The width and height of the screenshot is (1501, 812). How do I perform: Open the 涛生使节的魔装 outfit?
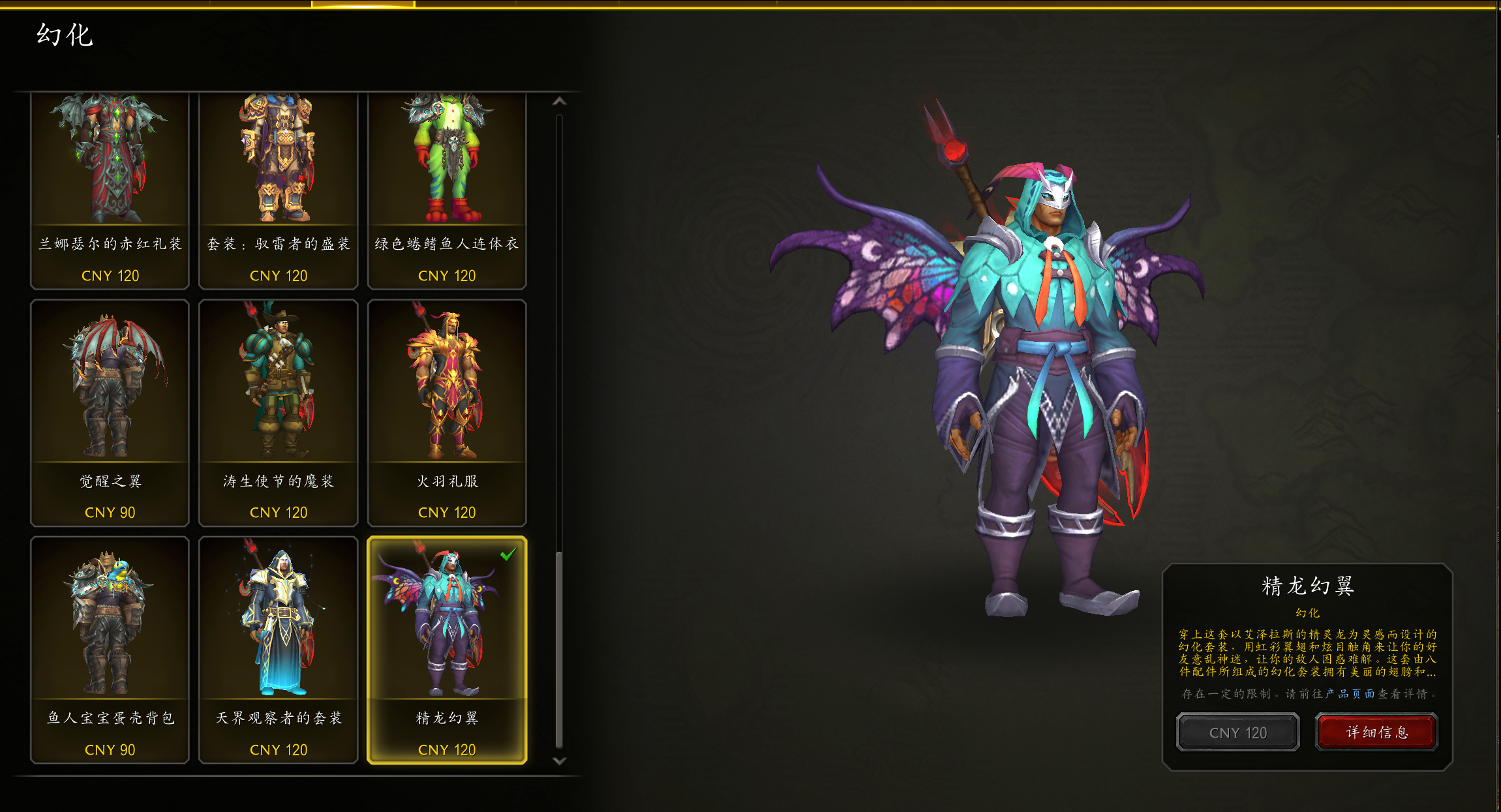(278, 412)
